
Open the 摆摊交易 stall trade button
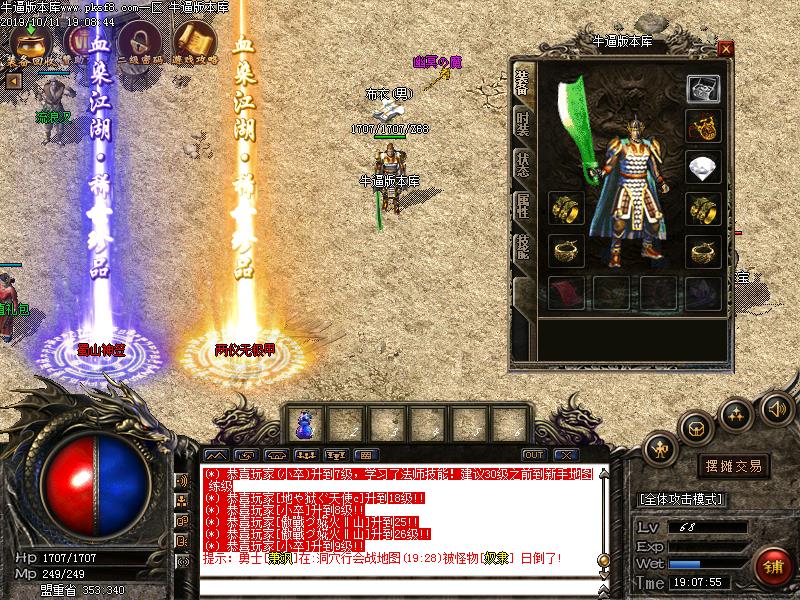pos(735,465)
